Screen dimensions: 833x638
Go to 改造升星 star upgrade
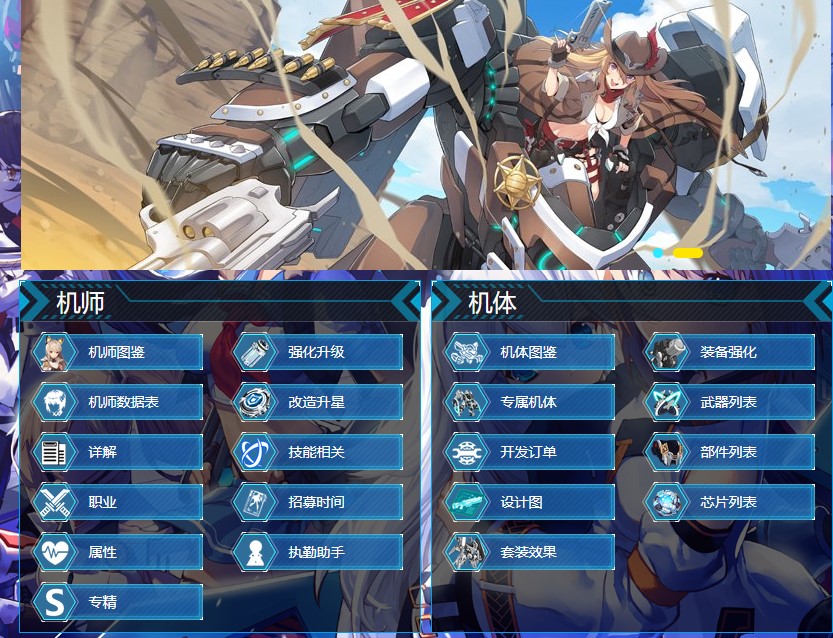317,402
